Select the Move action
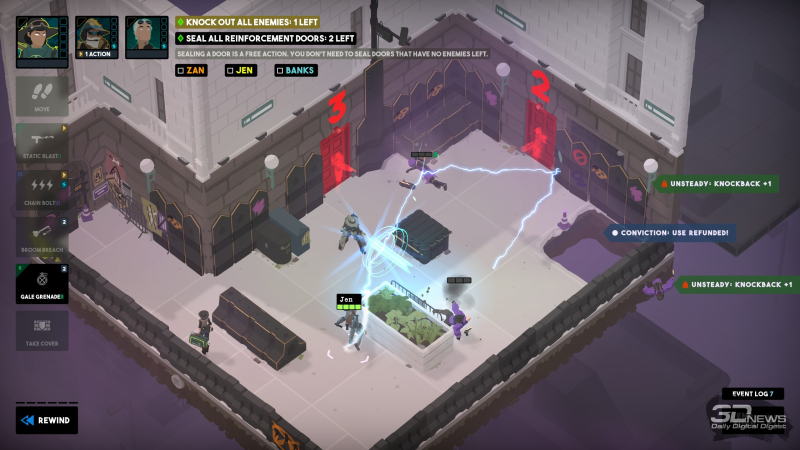Image resolution: width=800 pixels, height=450 pixels. tap(42, 96)
